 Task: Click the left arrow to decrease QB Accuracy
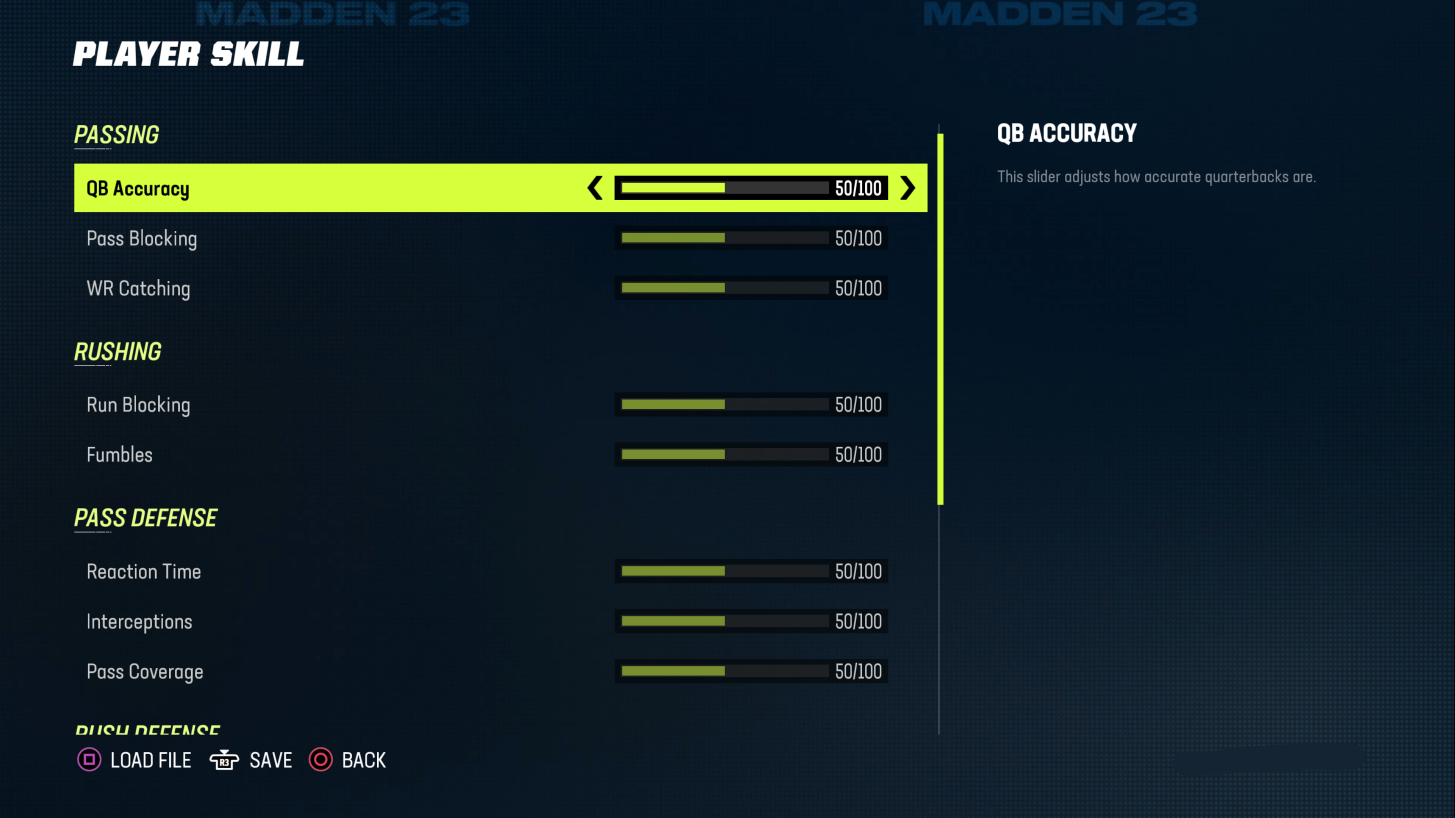click(x=594, y=187)
